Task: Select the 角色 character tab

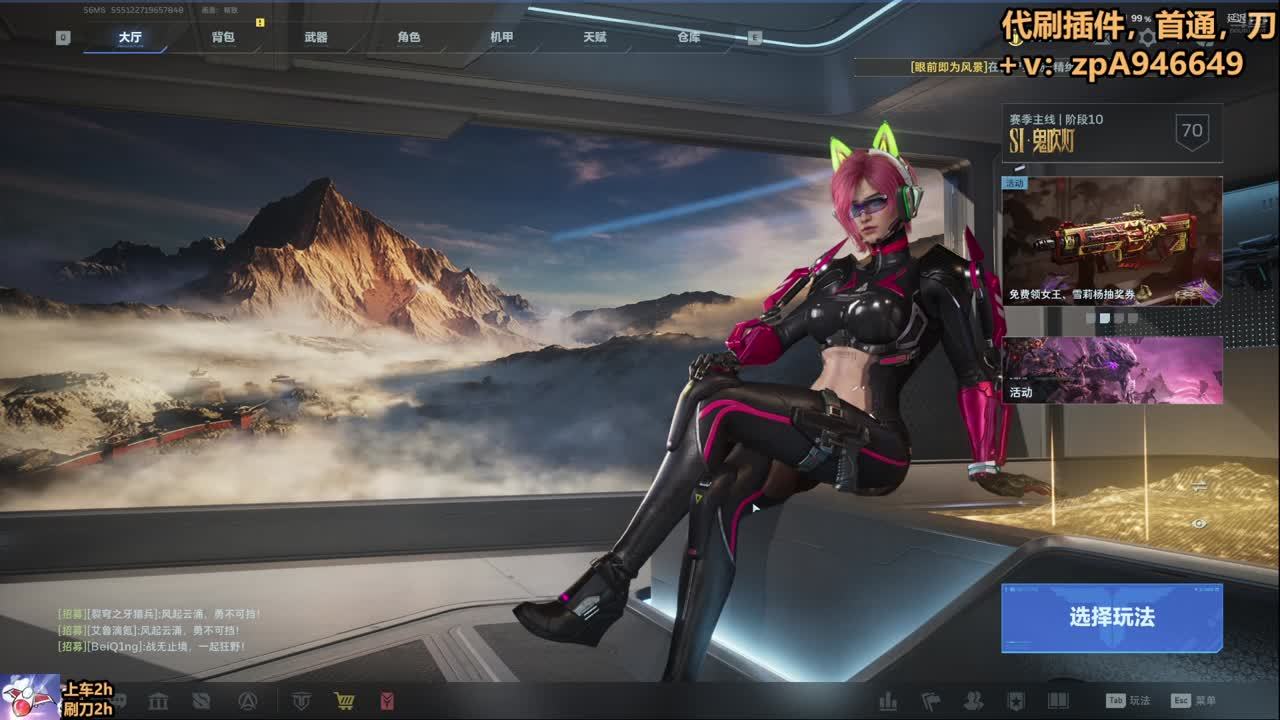Action: (x=409, y=37)
